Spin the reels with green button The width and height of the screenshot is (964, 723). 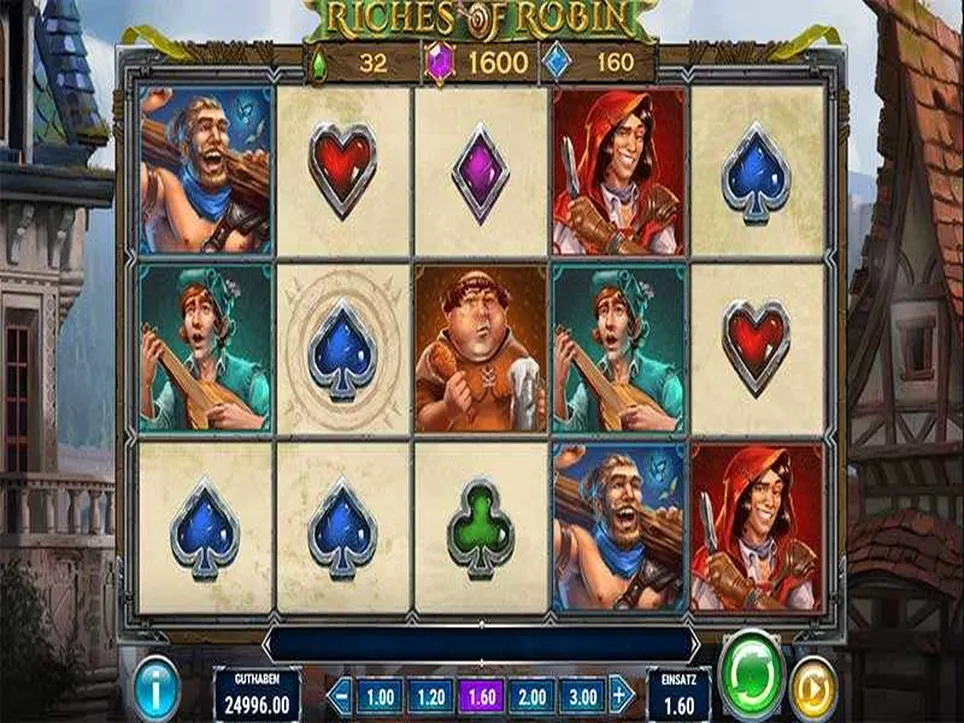pyautogui.click(x=752, y=665)
